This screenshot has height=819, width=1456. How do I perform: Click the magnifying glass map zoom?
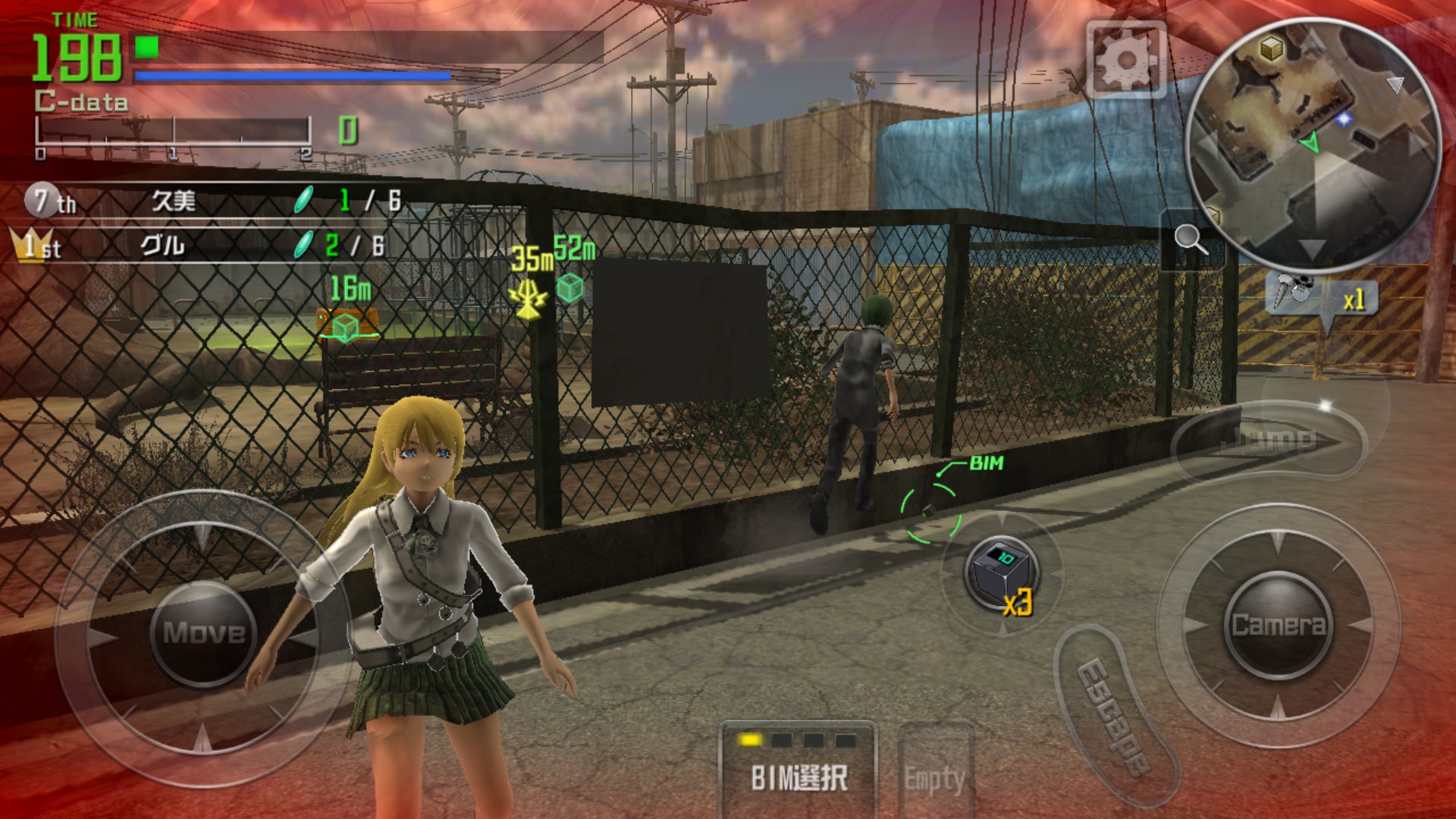(1191, 240)
